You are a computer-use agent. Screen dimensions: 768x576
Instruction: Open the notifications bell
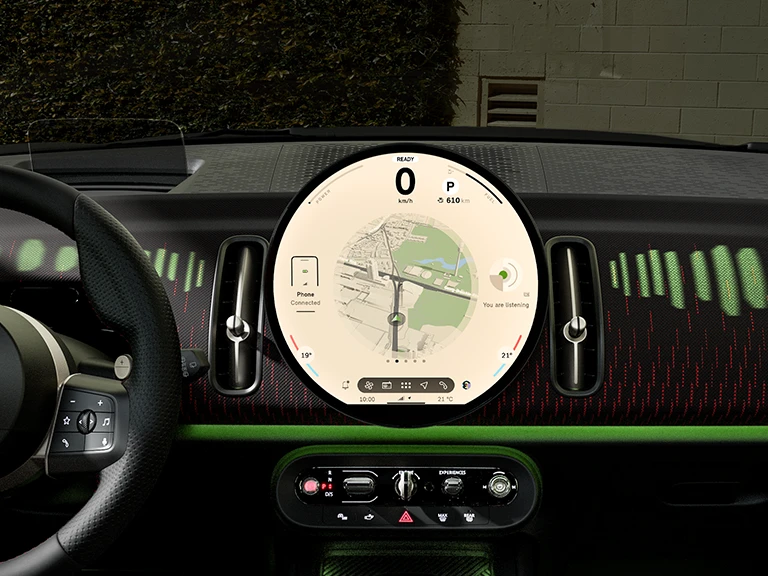coord(345,384)
